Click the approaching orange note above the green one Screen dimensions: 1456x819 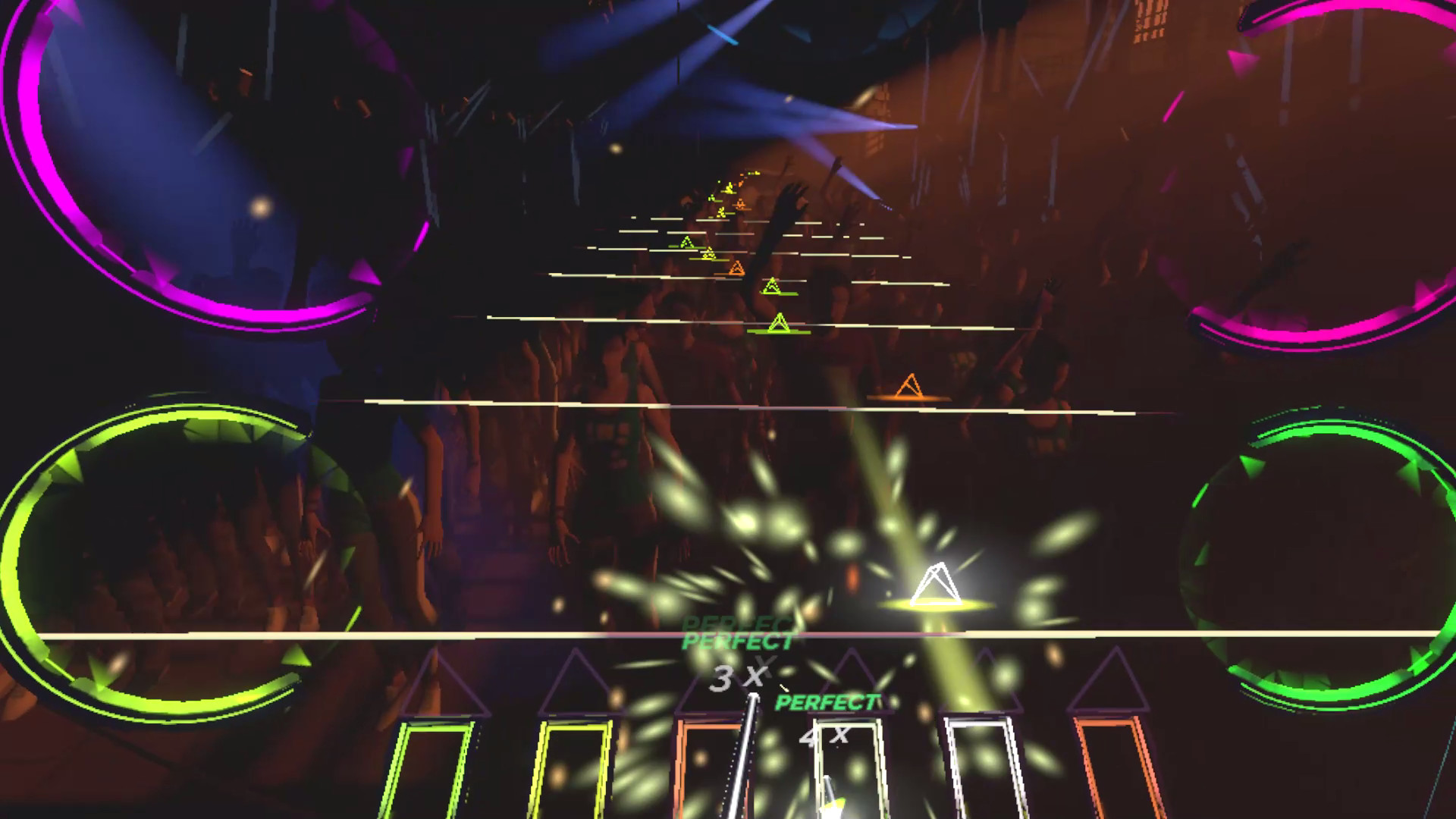click(736, 267)
